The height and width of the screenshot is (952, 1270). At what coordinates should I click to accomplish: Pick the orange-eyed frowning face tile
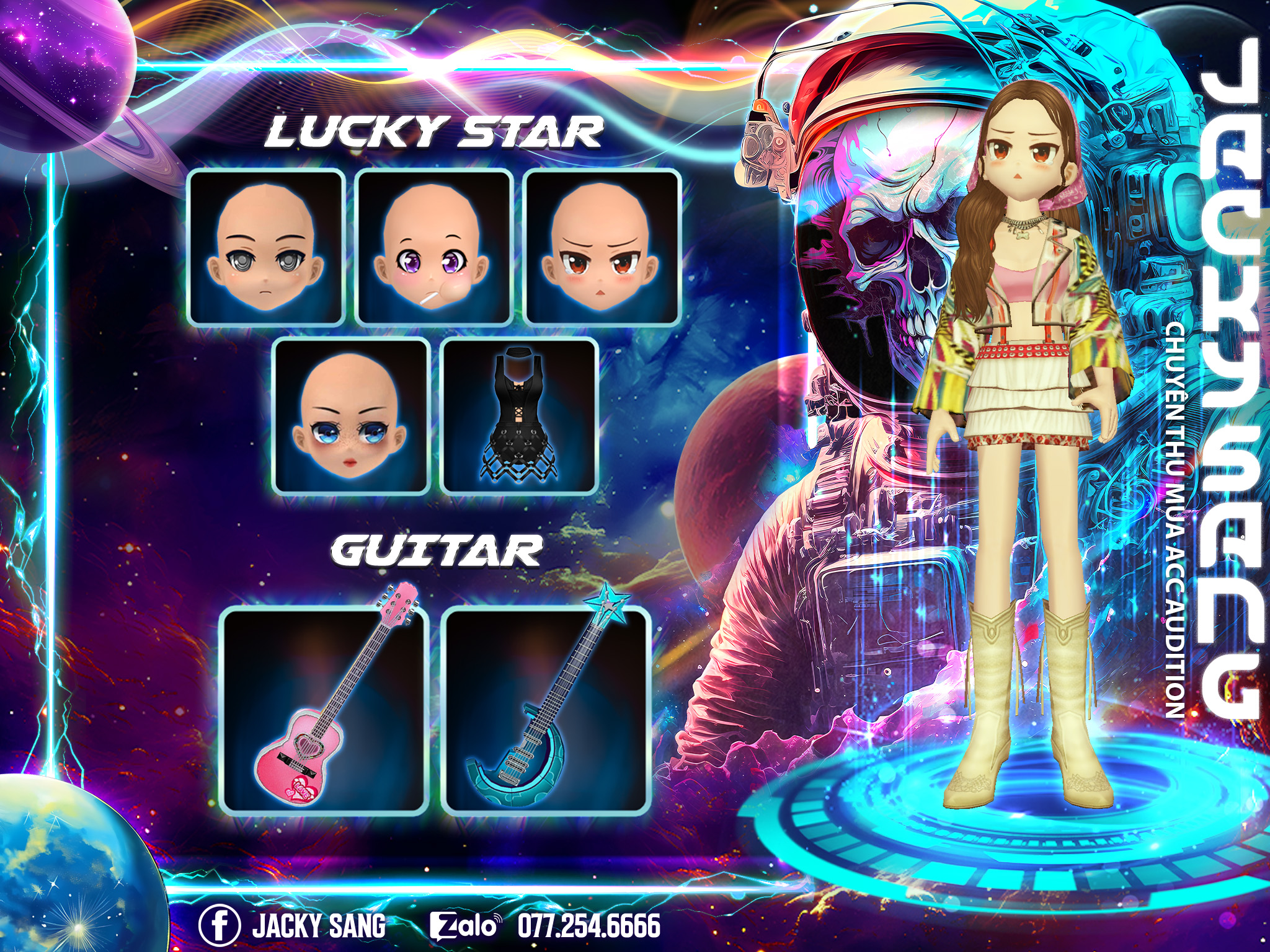point(602,247)
